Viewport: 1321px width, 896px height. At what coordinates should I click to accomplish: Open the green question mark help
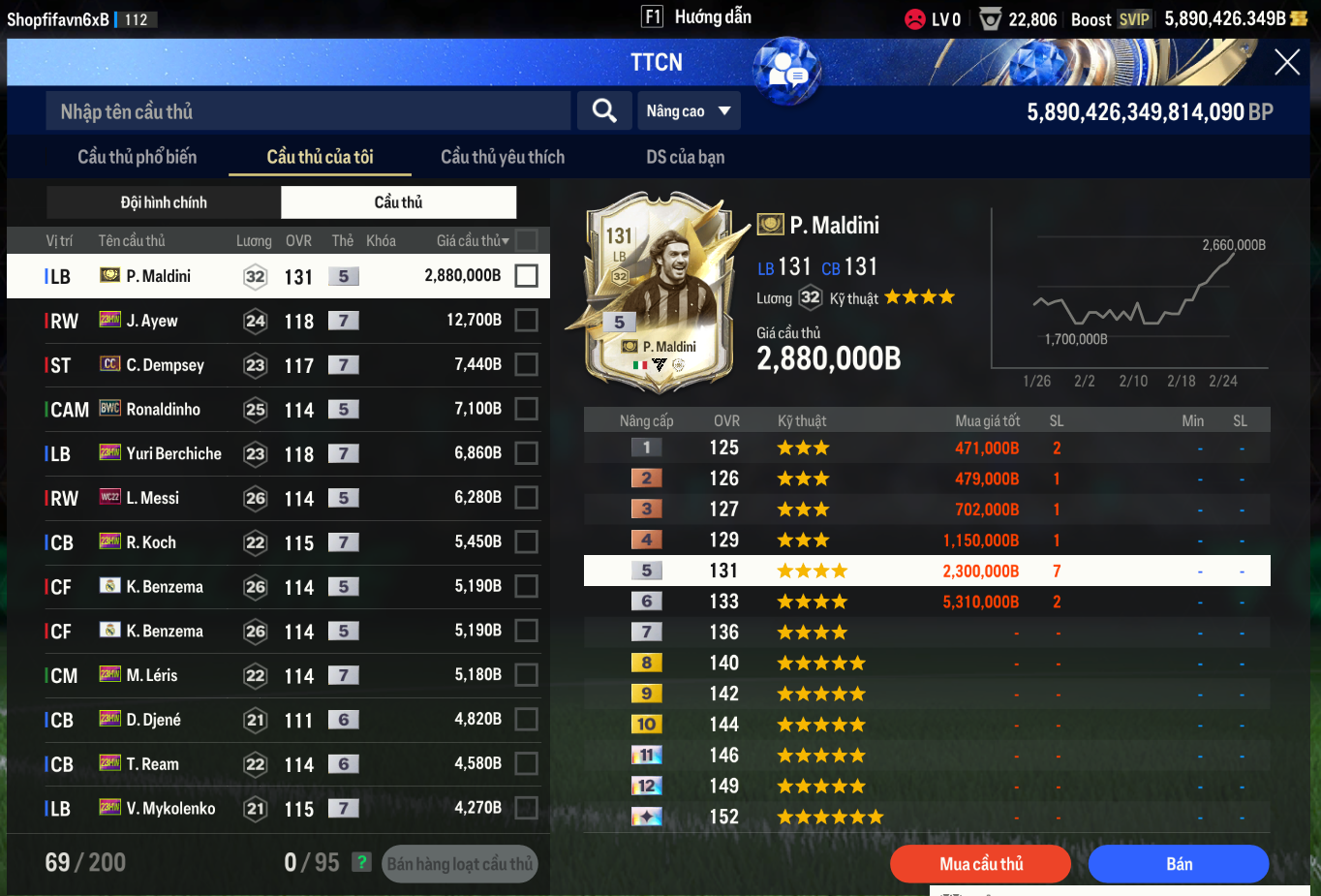[361, 862]
